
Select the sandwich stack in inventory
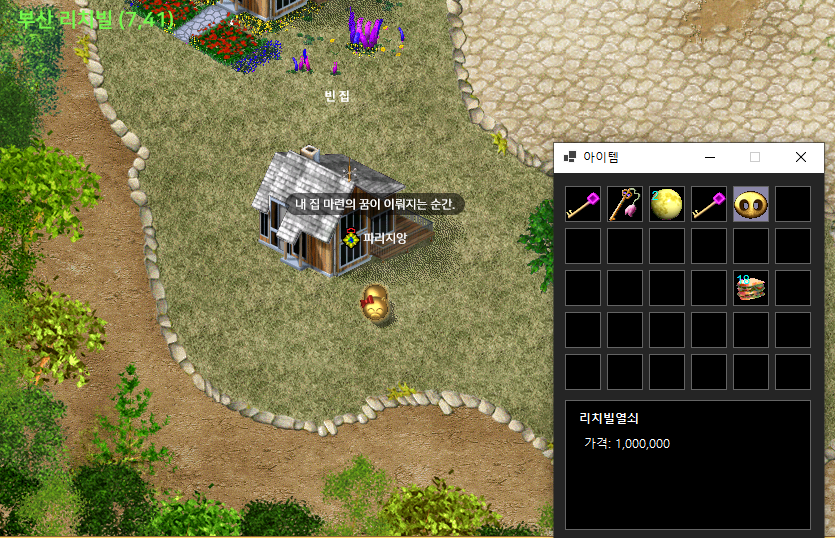click(x=751, y=288)
